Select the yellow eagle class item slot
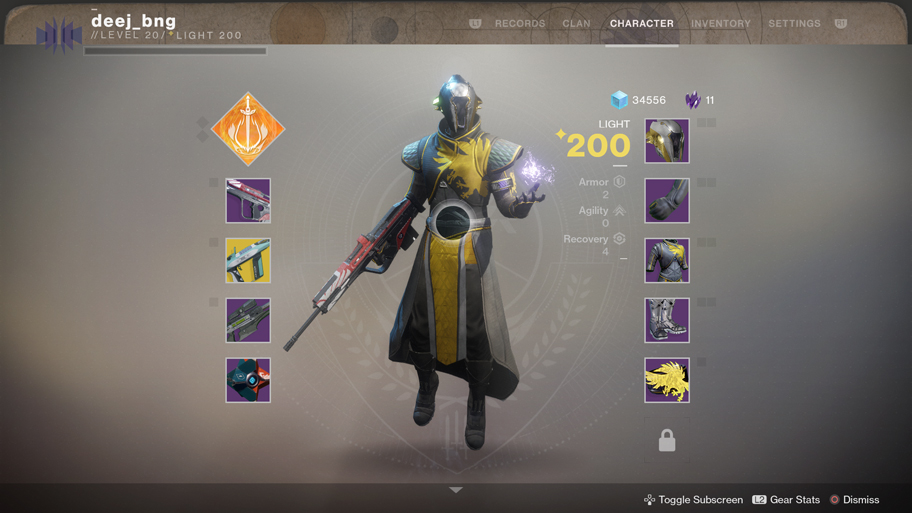Viewport: 912px width, 513px height. (x=667, y=381)
